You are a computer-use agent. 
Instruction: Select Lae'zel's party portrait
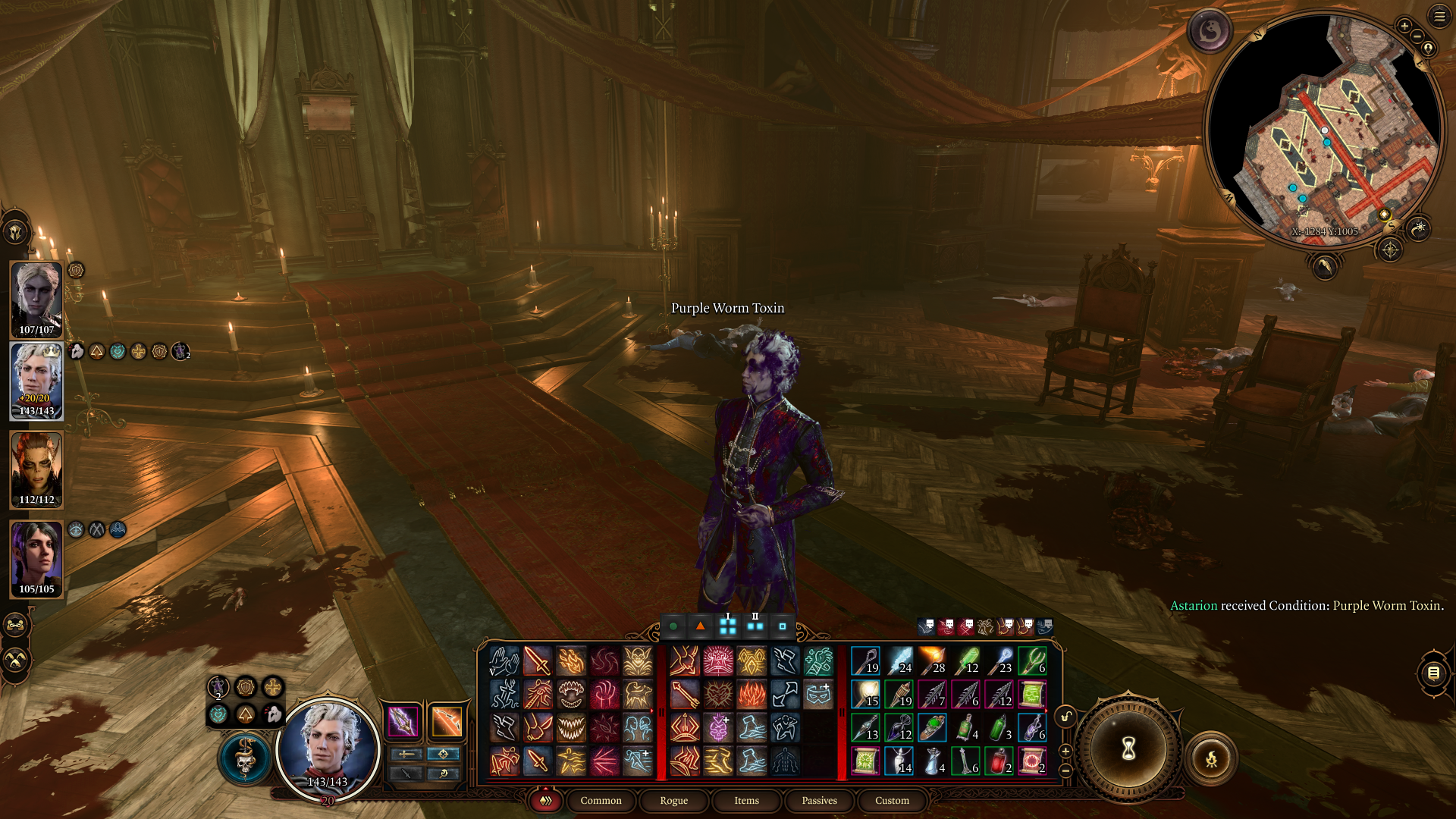click(36, 469)
